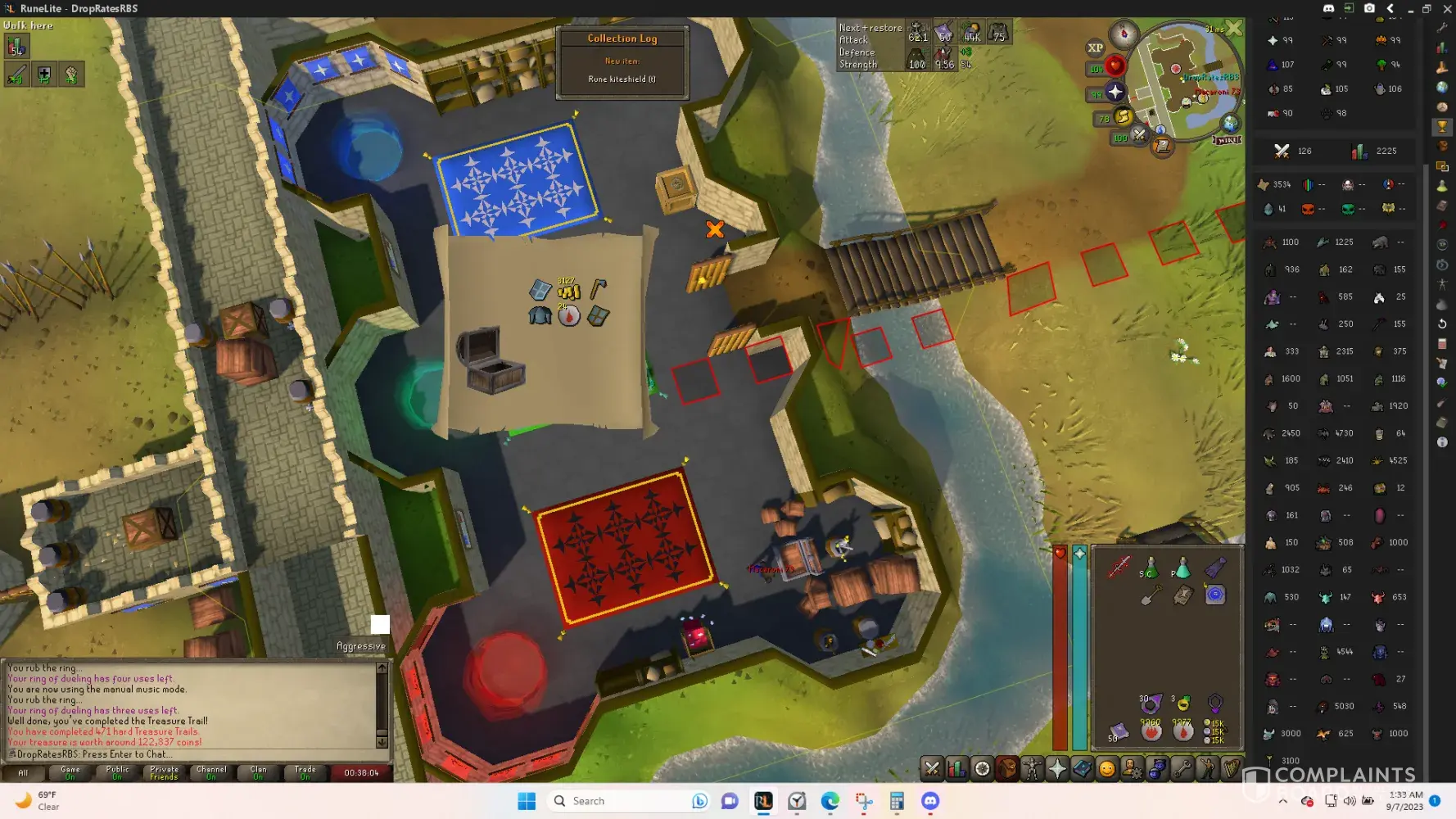Open the Combat Options tab
This screenshot has width=1456, height=819.
(932, 768)
